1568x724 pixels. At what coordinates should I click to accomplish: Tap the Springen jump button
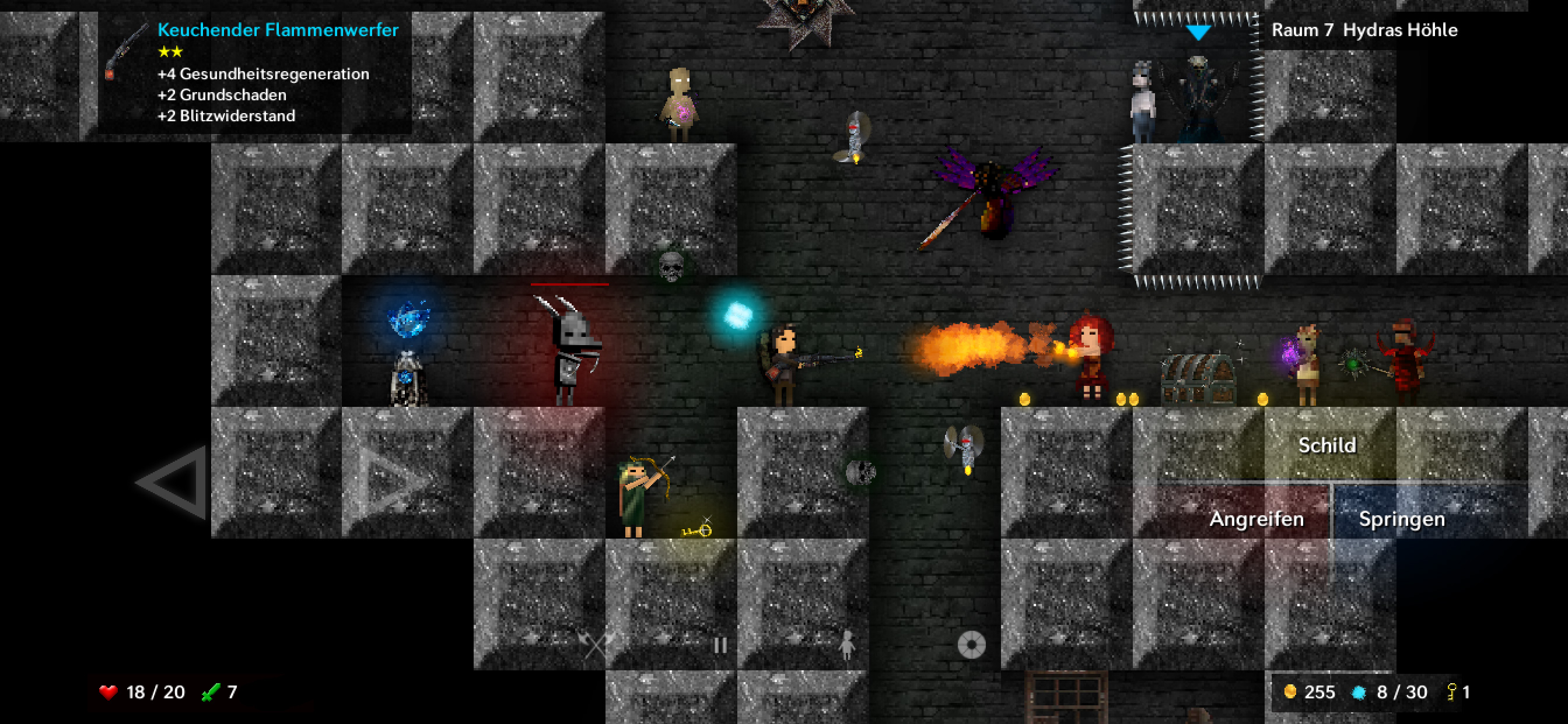(x=1401, y=518)
